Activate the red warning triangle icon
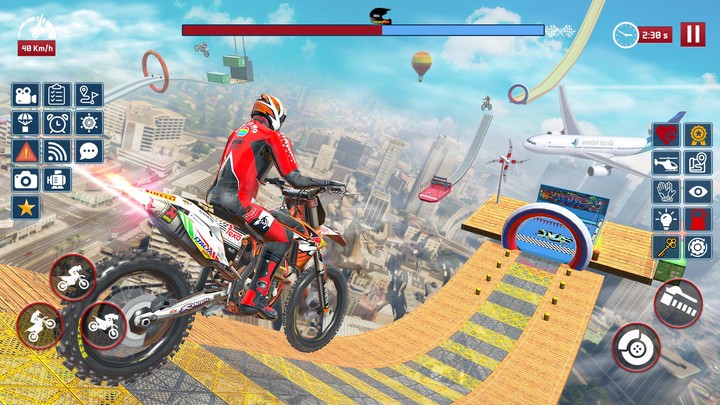Screen dimensions: 720x405 [x=26, y=151]
